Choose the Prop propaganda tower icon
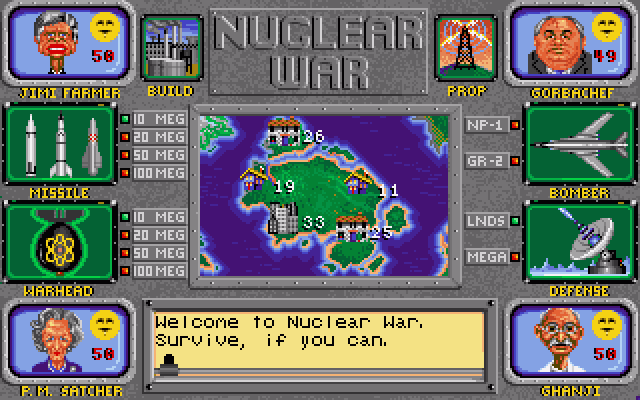 461,47
